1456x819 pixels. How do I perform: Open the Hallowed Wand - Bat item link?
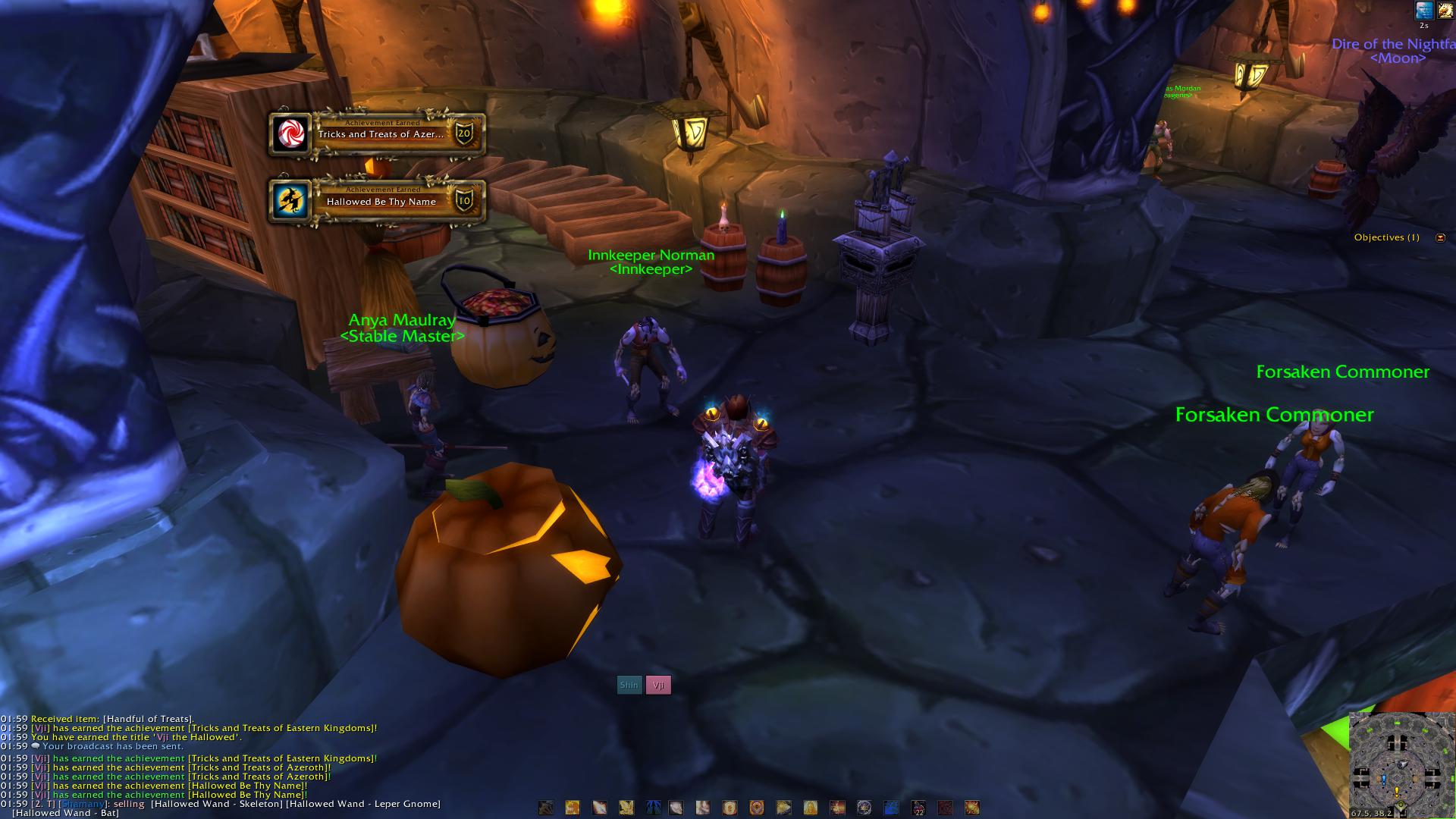65,813
